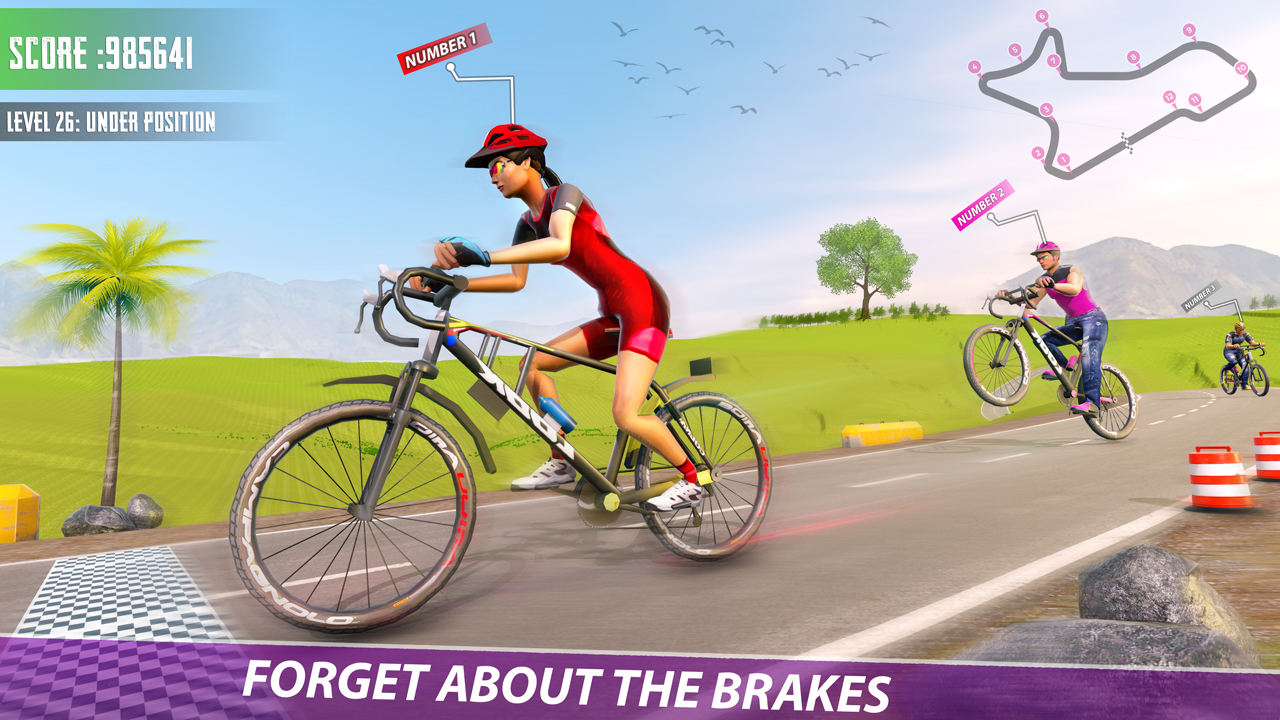Click checkpoint marker 4 on the minimap
The height and width of the screenshot is (720, 1280).
click(x=974, y=67)
